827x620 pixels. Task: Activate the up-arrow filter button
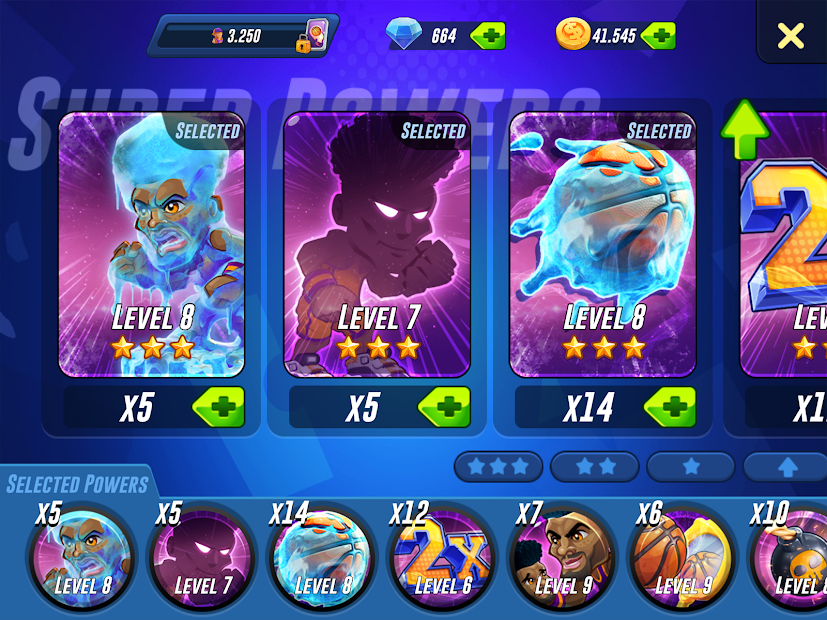(784, 467)
